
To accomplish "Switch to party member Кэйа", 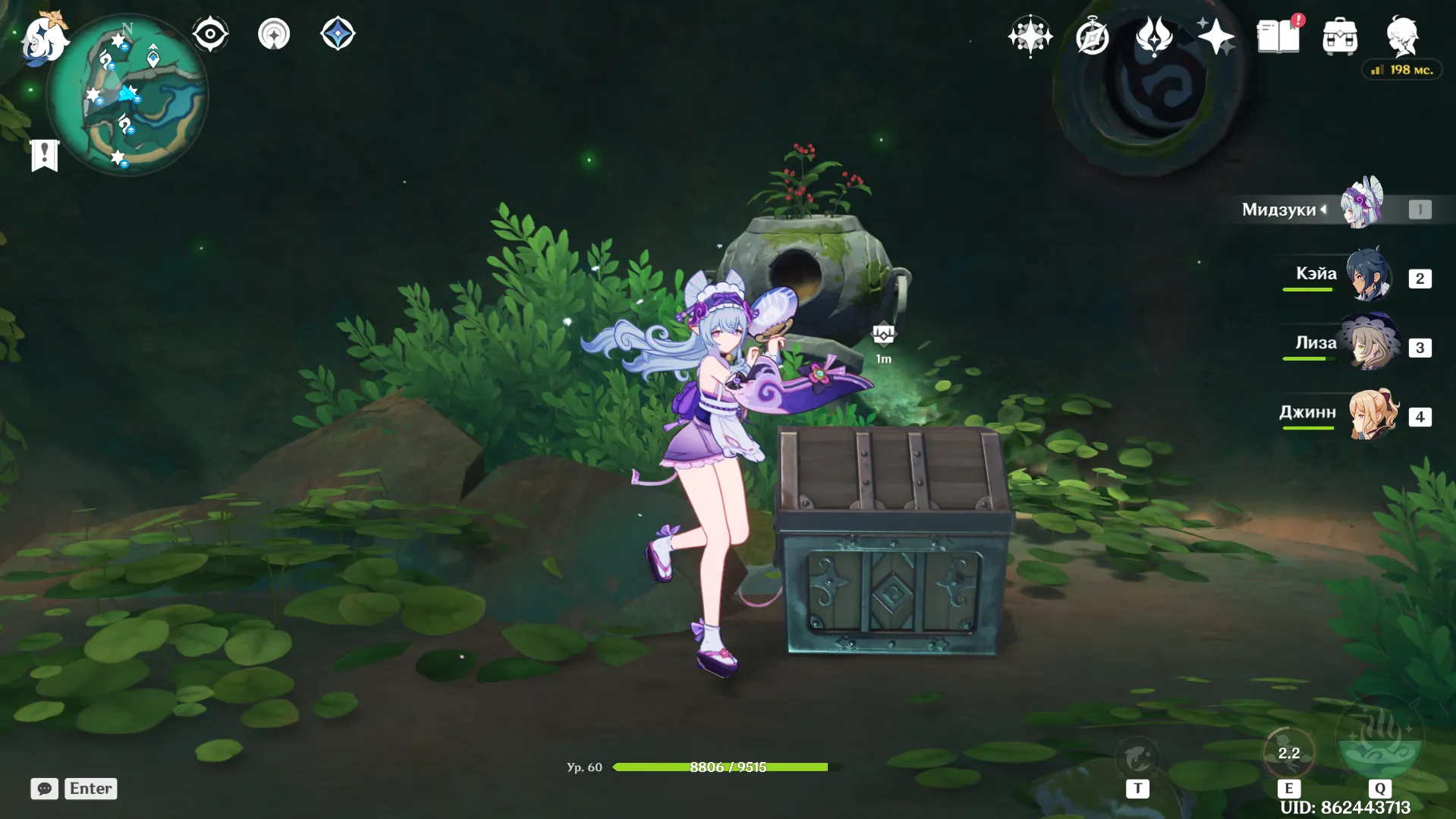I will point(1368,275).
